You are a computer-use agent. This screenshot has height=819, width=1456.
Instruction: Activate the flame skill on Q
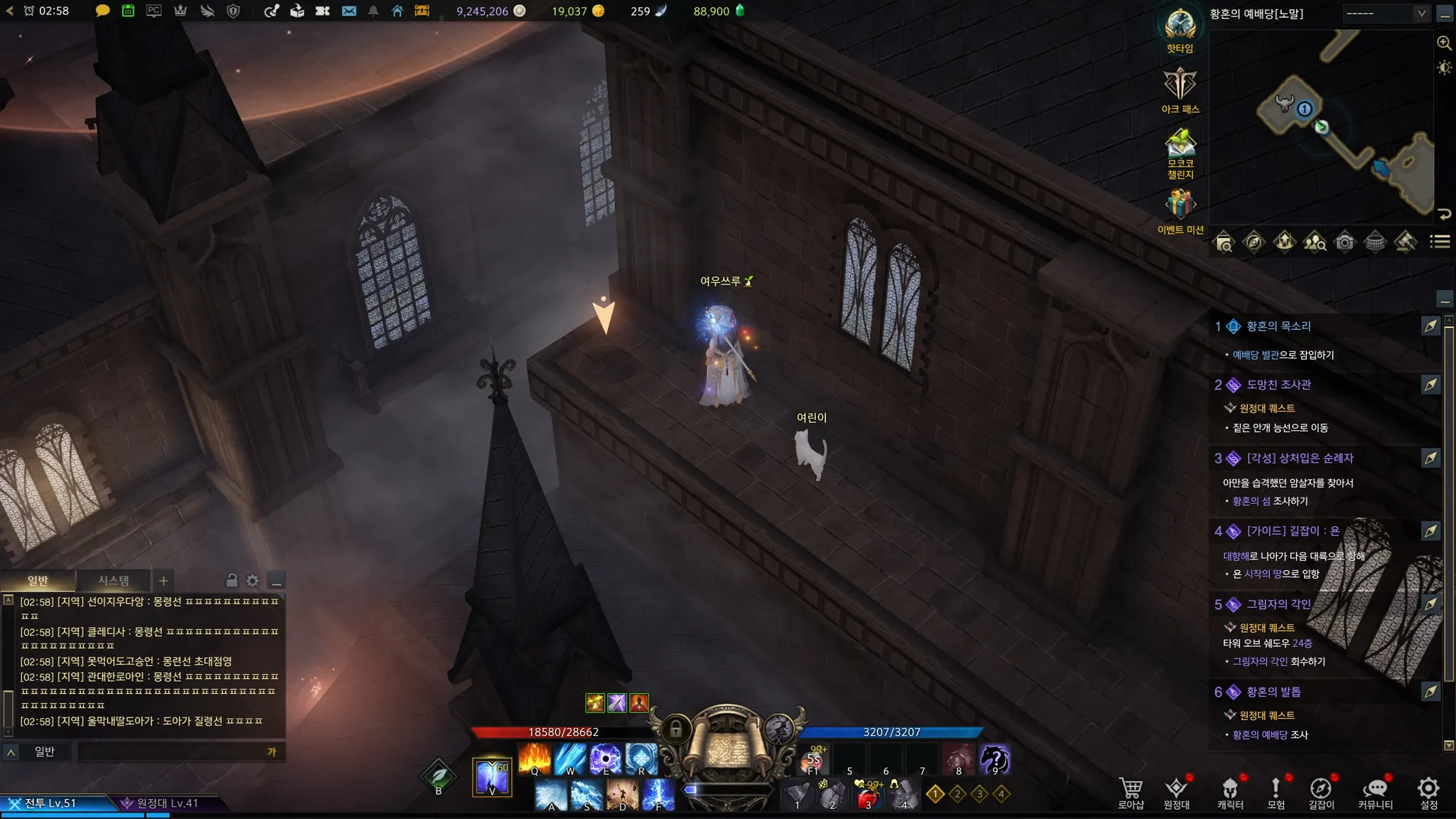pos(535,759)
